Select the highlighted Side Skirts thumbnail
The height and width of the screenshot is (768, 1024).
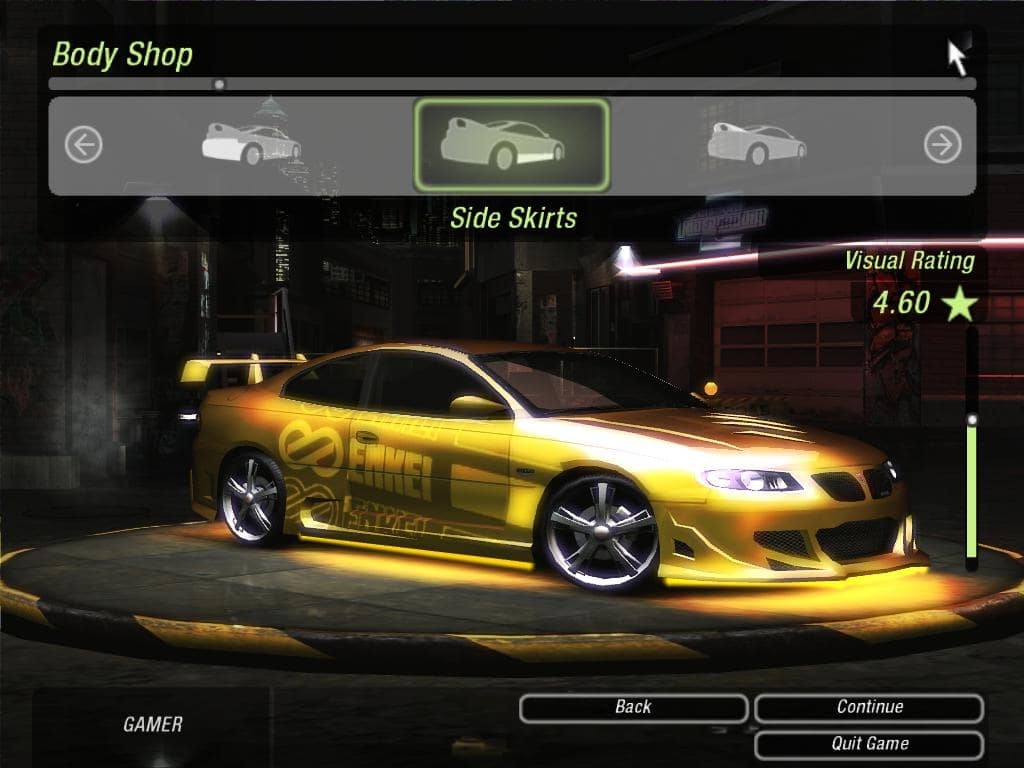click(511, 144)
